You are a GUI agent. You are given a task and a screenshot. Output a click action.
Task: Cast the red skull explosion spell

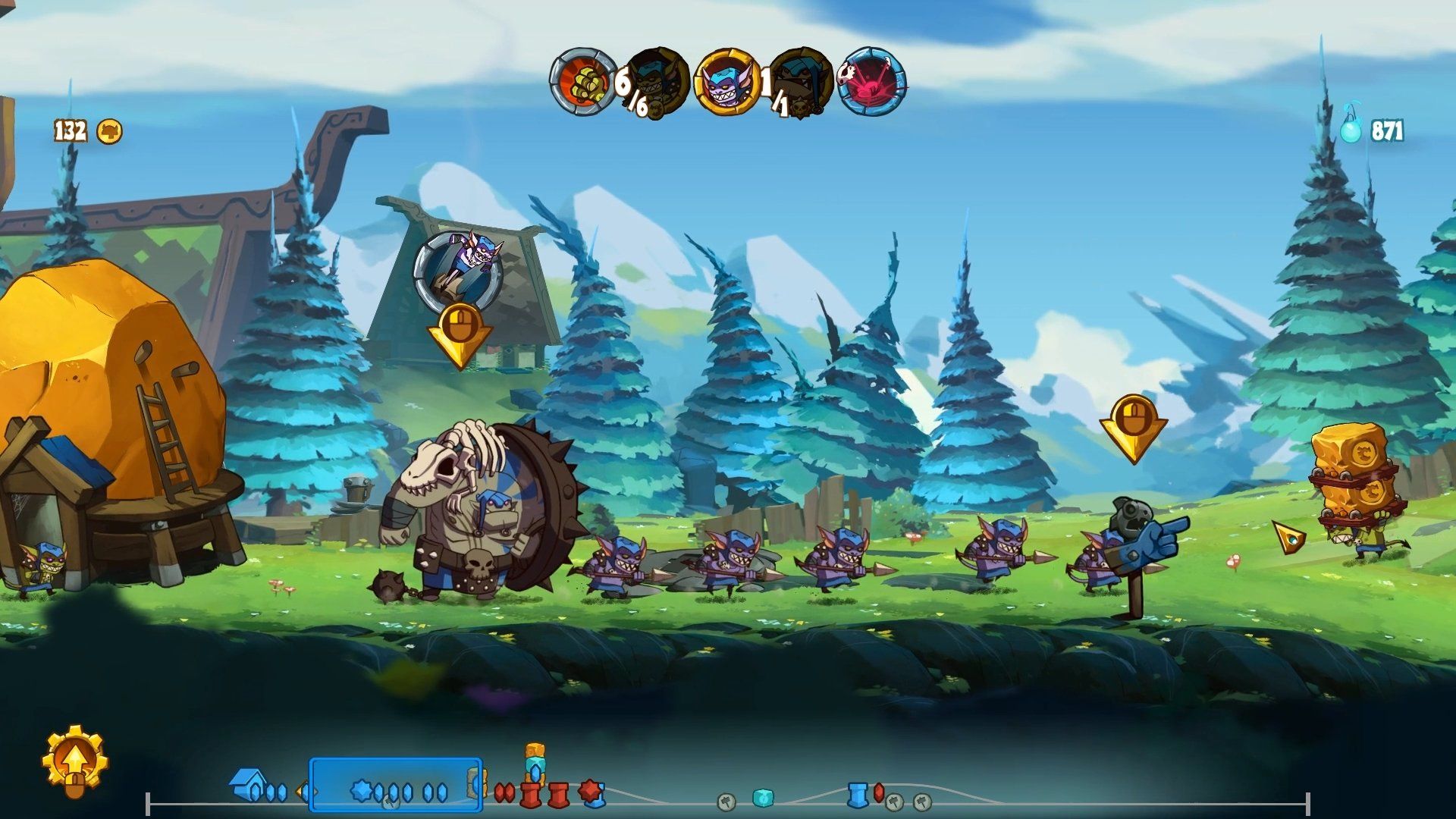872,81
